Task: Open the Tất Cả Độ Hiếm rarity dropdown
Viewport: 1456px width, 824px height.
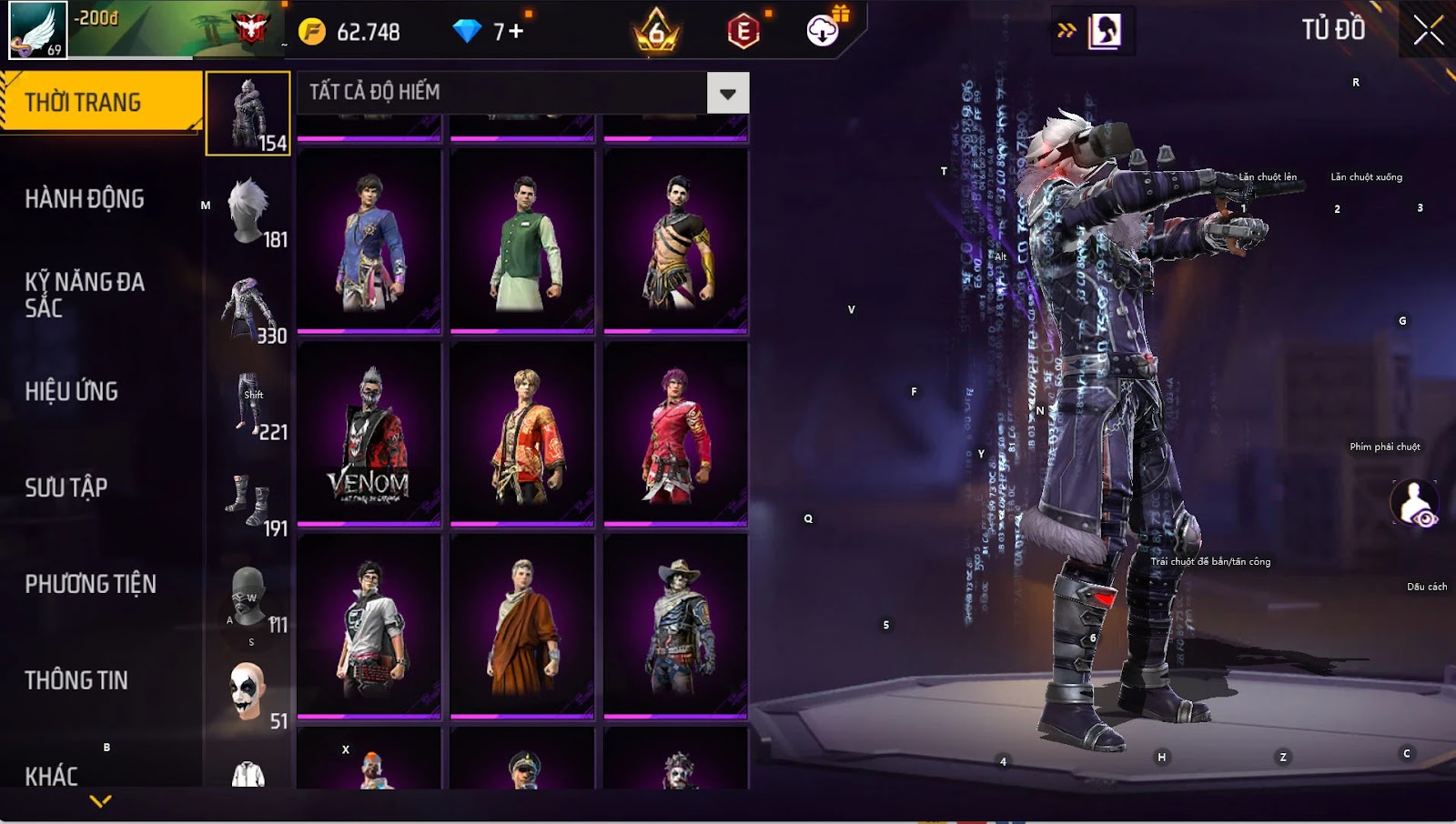Action: tap(727, 93)
